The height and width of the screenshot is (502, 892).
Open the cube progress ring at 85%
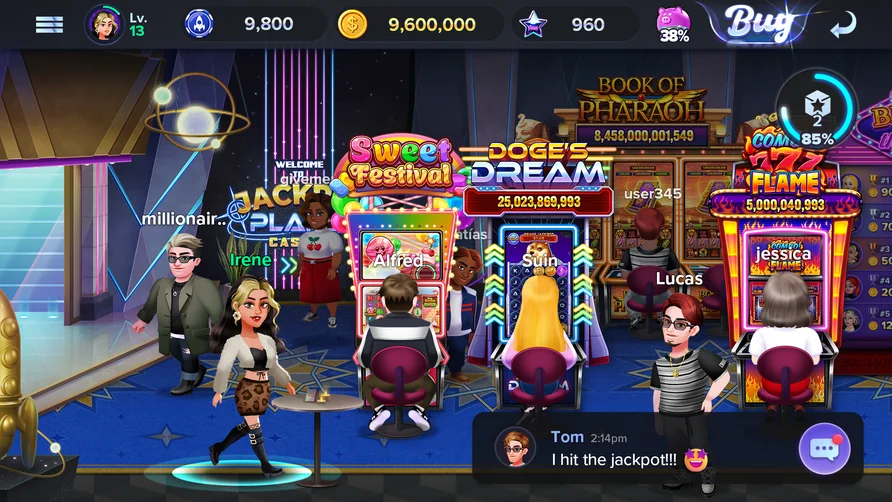tap(817, 109)
